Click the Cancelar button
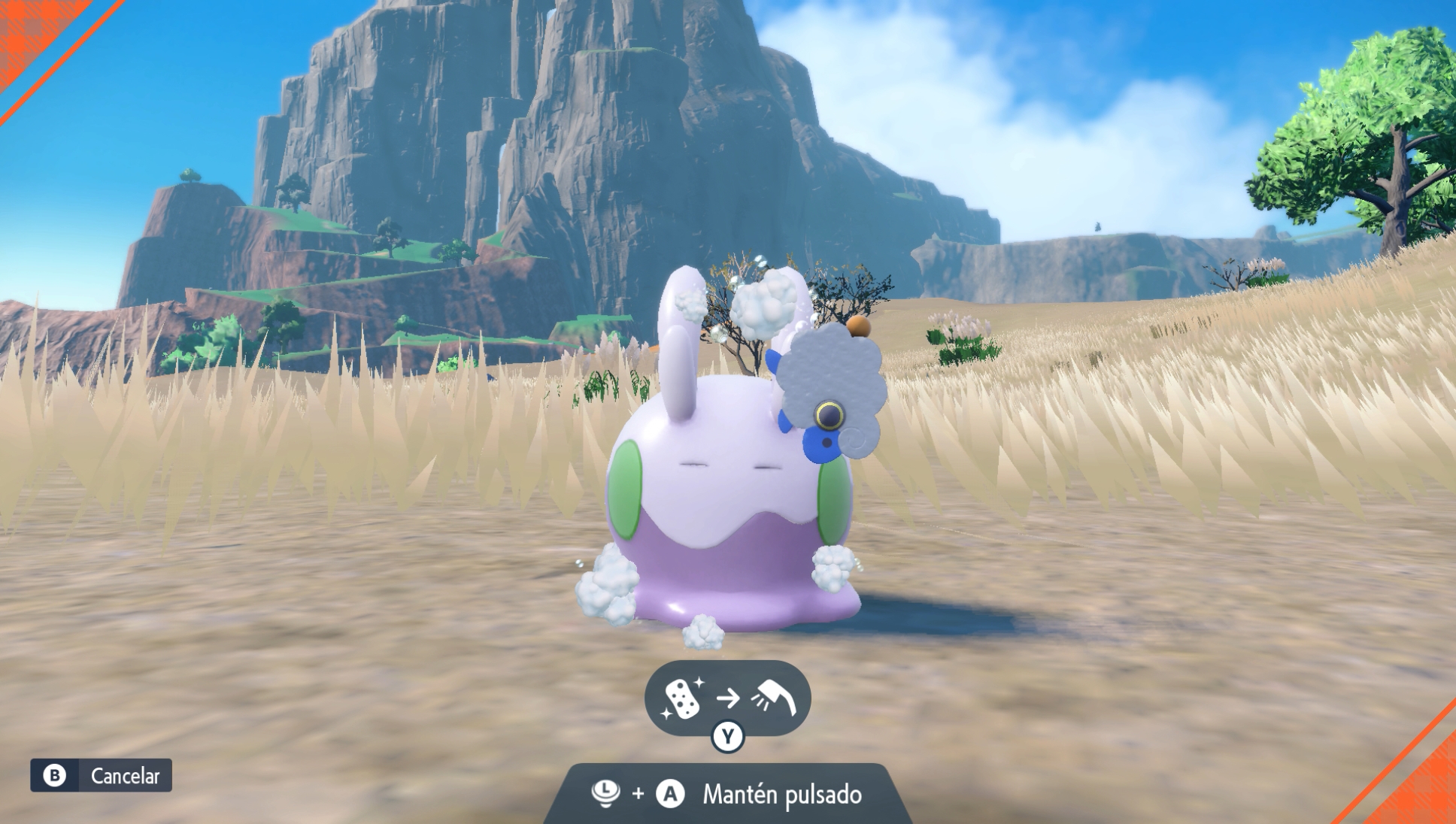This screenshot has width=1456, height=824. pos(102,775)
